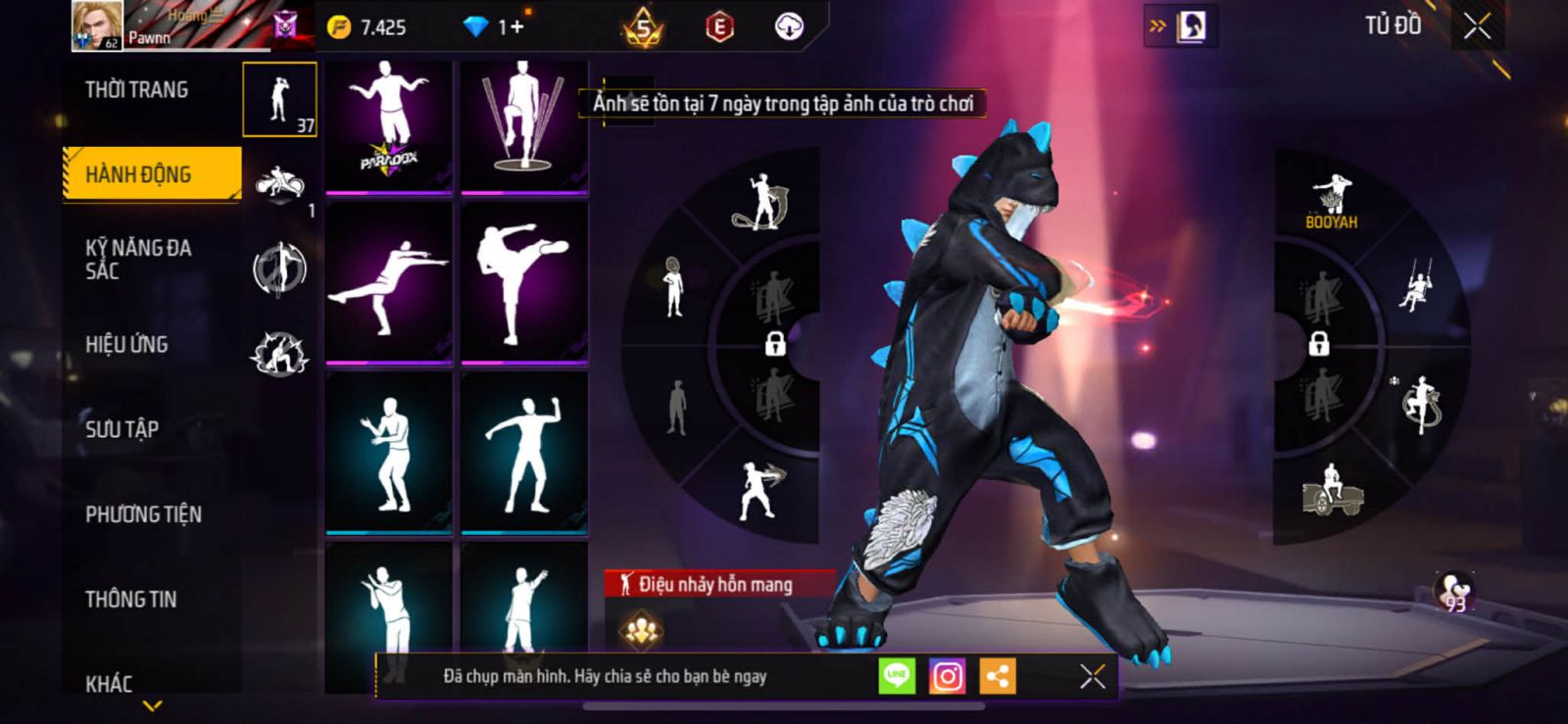This screenshot has height=724, width=1568.
Task: Open the THỜI TRANG category
Action: [137, 90]
